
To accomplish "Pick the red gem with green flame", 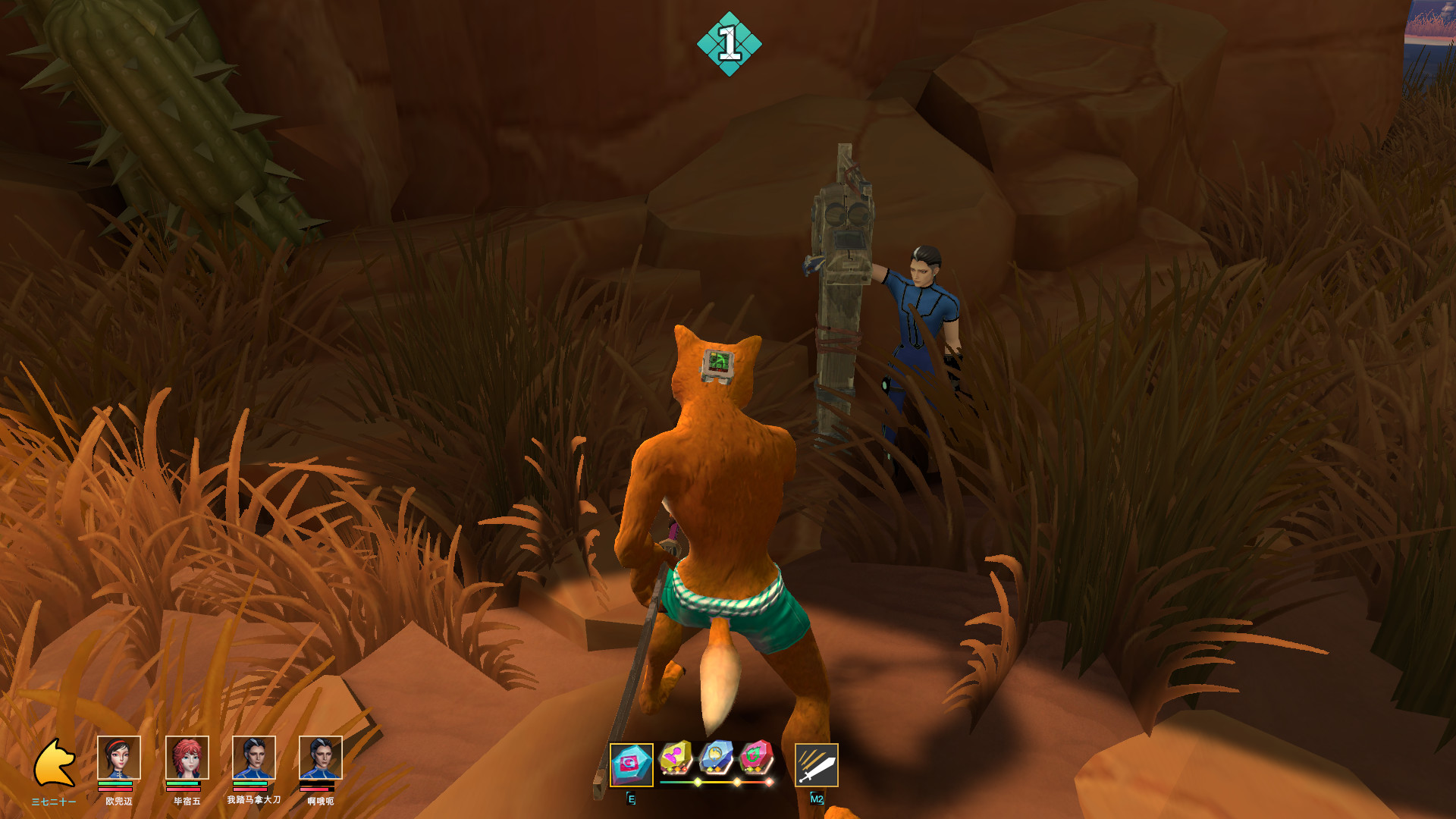I will click(756, 757).
